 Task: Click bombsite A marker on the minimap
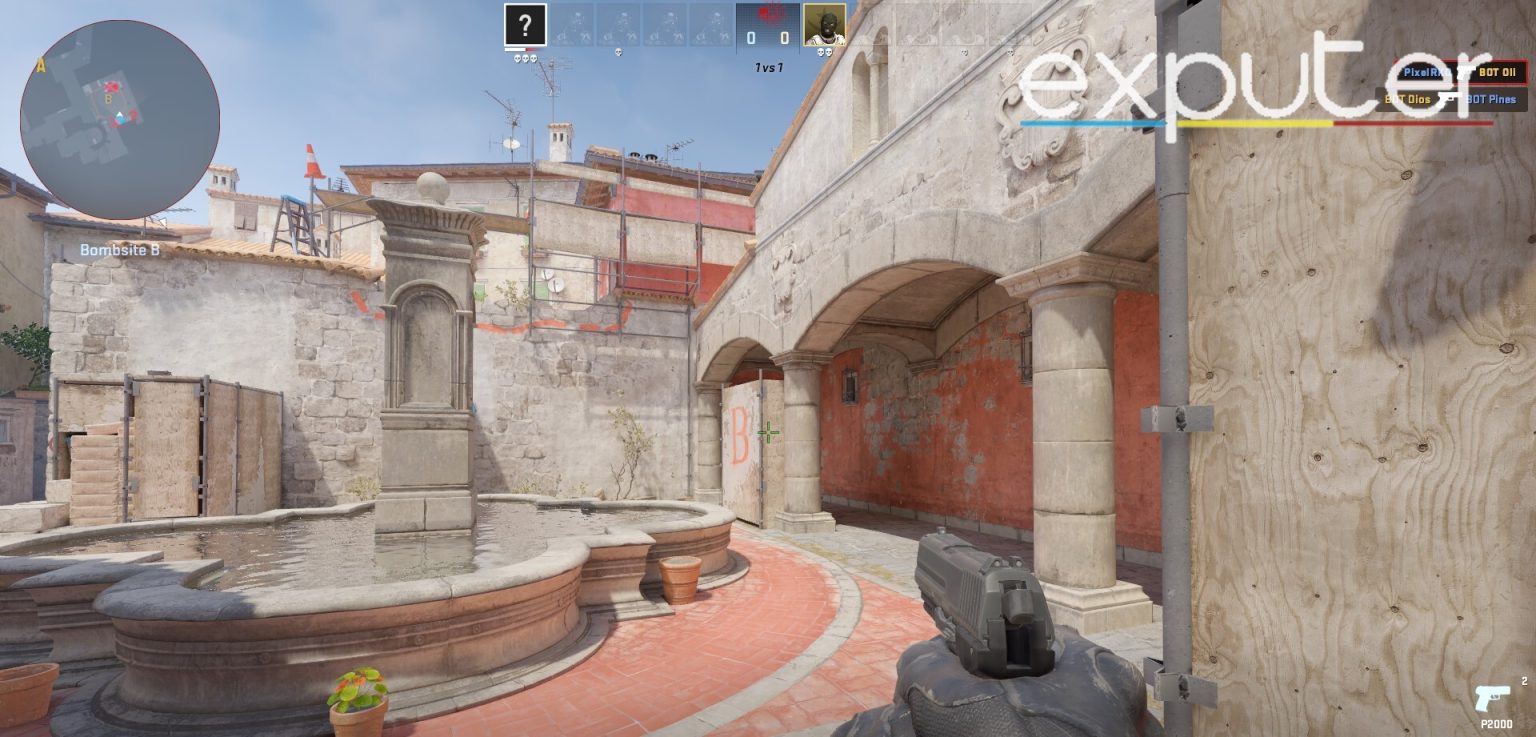click(x=41, y=65)
